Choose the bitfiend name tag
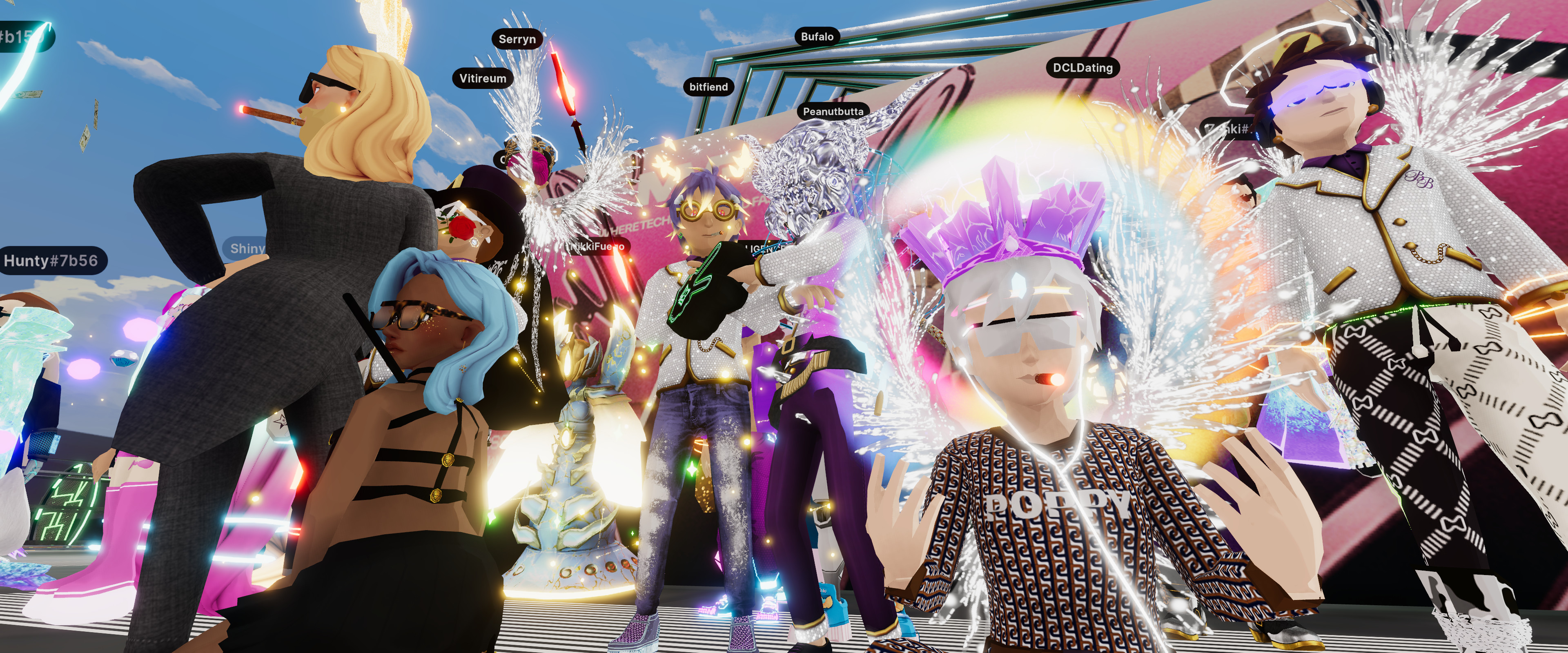Image resolution: width=1568 pixels, height=653 pixels. [708, 87]
